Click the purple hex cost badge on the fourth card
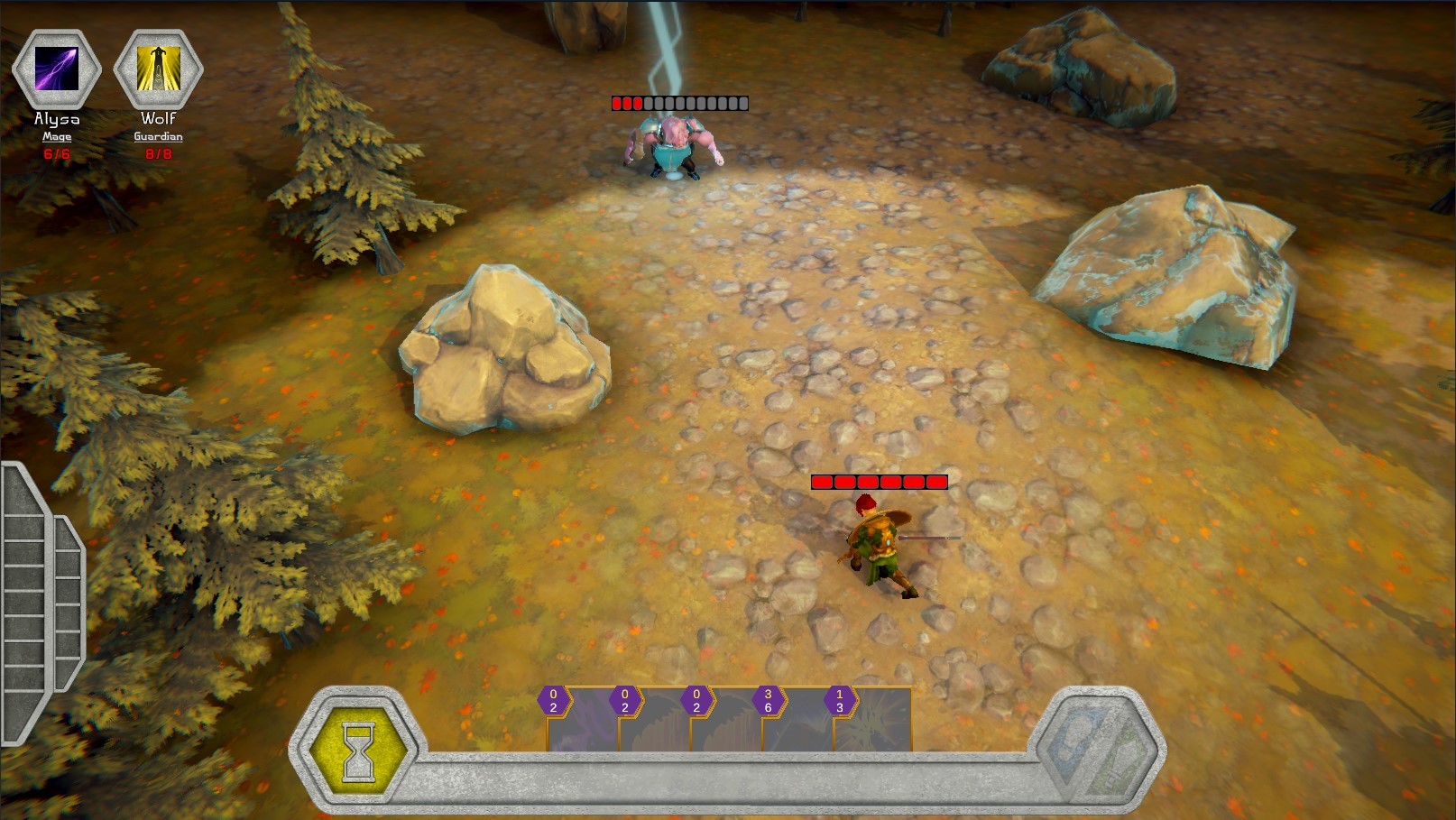 767,701
